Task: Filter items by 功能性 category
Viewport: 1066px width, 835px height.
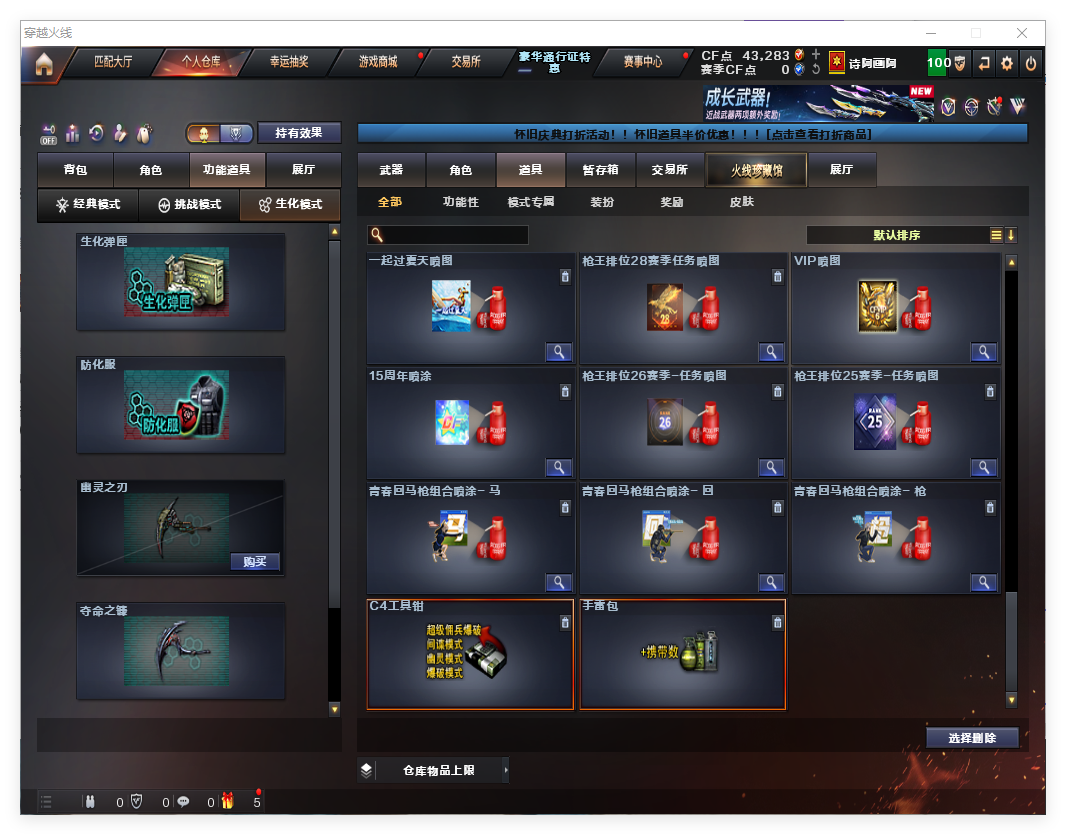Action: pyautogui.click(x=461, y=202)
